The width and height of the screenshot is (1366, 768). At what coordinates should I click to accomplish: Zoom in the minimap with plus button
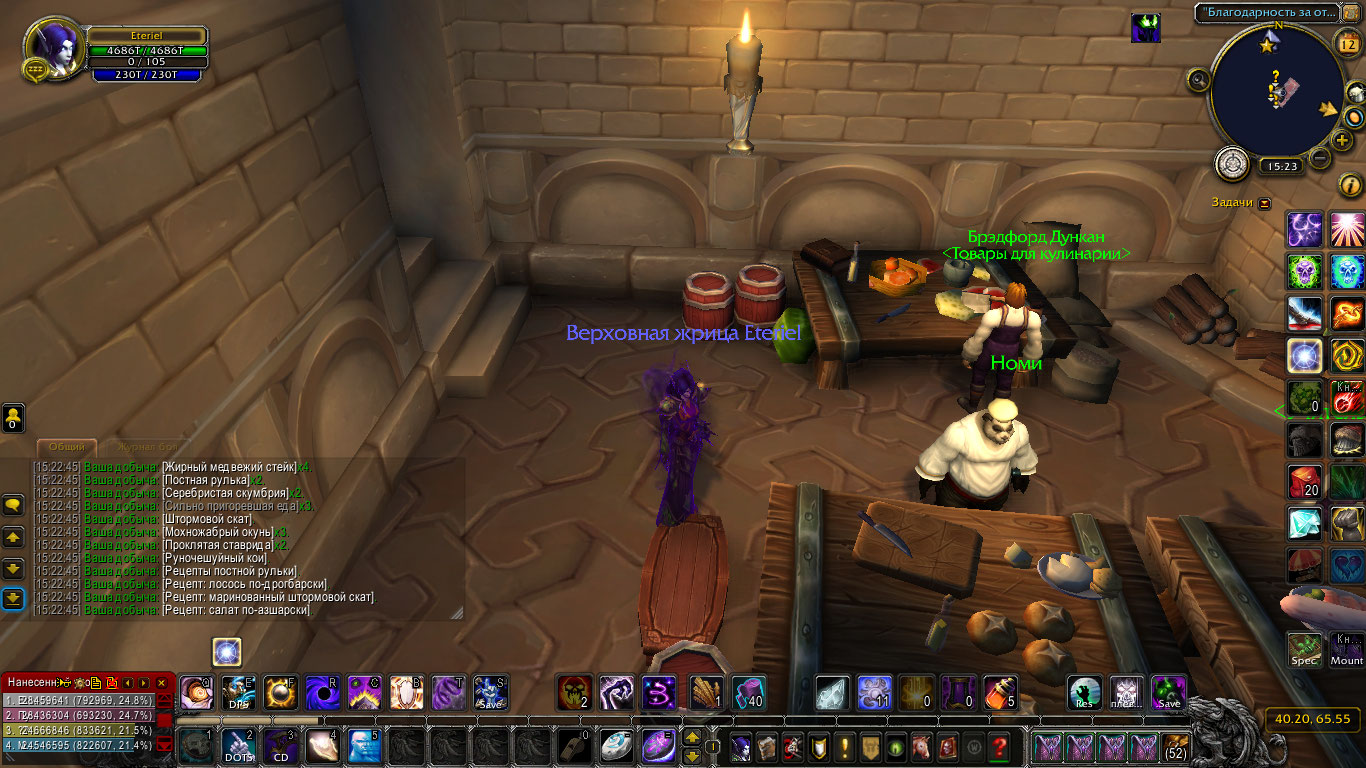click(1342, 140)
